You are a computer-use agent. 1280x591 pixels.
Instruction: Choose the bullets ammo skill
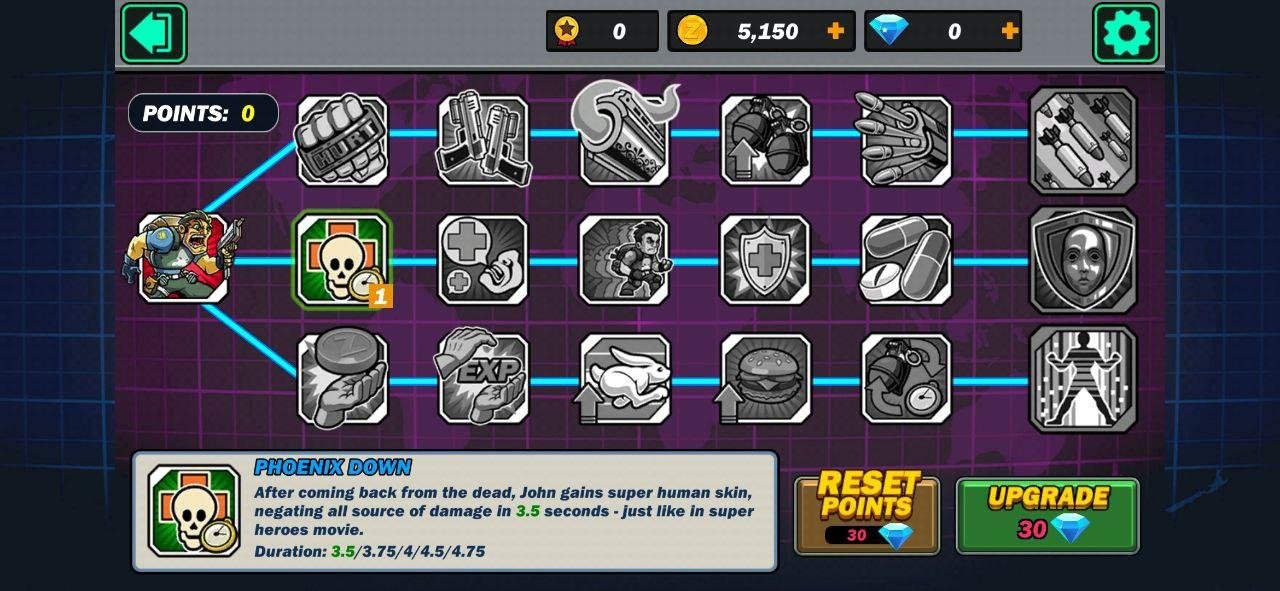906,140
